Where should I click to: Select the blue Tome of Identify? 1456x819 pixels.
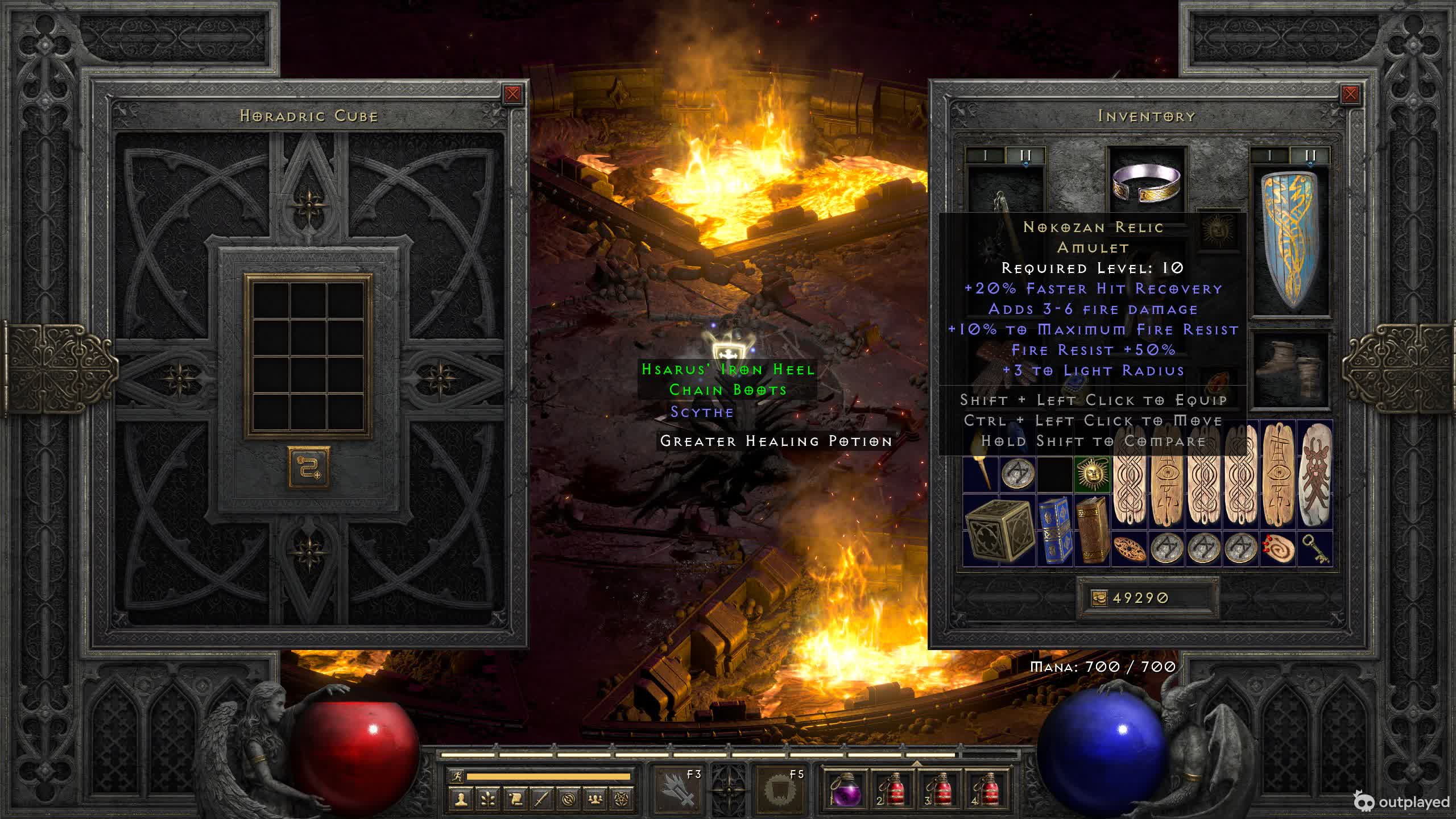[1055, 530]
